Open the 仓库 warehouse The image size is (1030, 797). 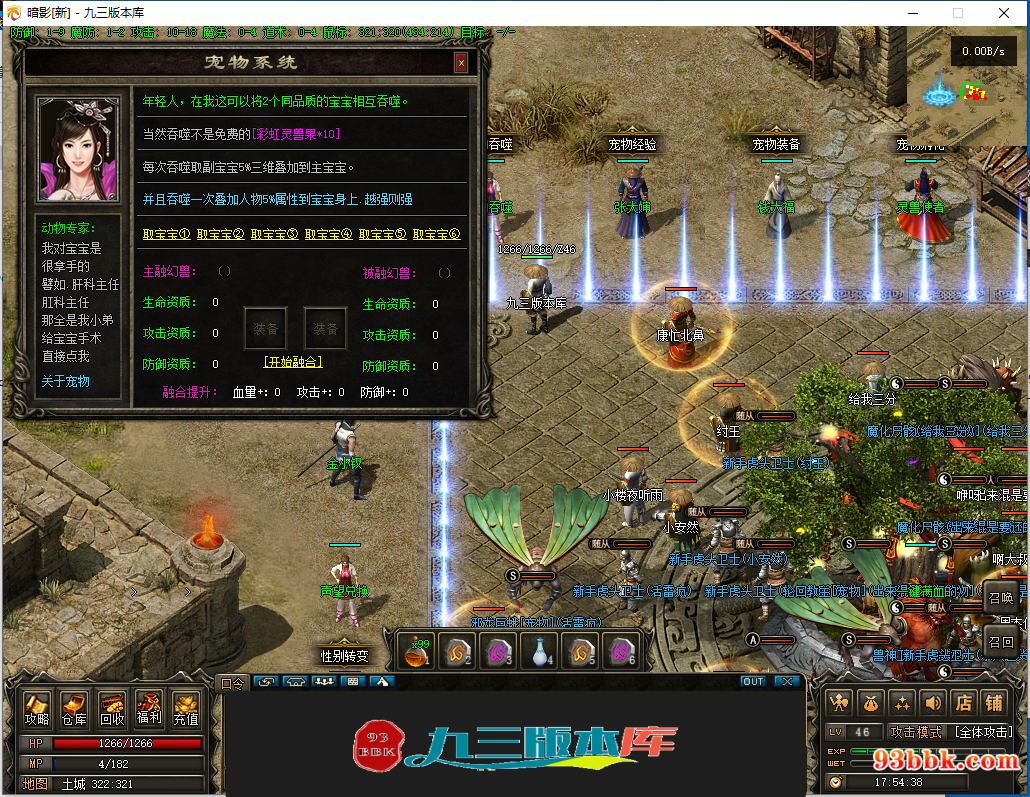pyautogui.click(x=75, y=709)
